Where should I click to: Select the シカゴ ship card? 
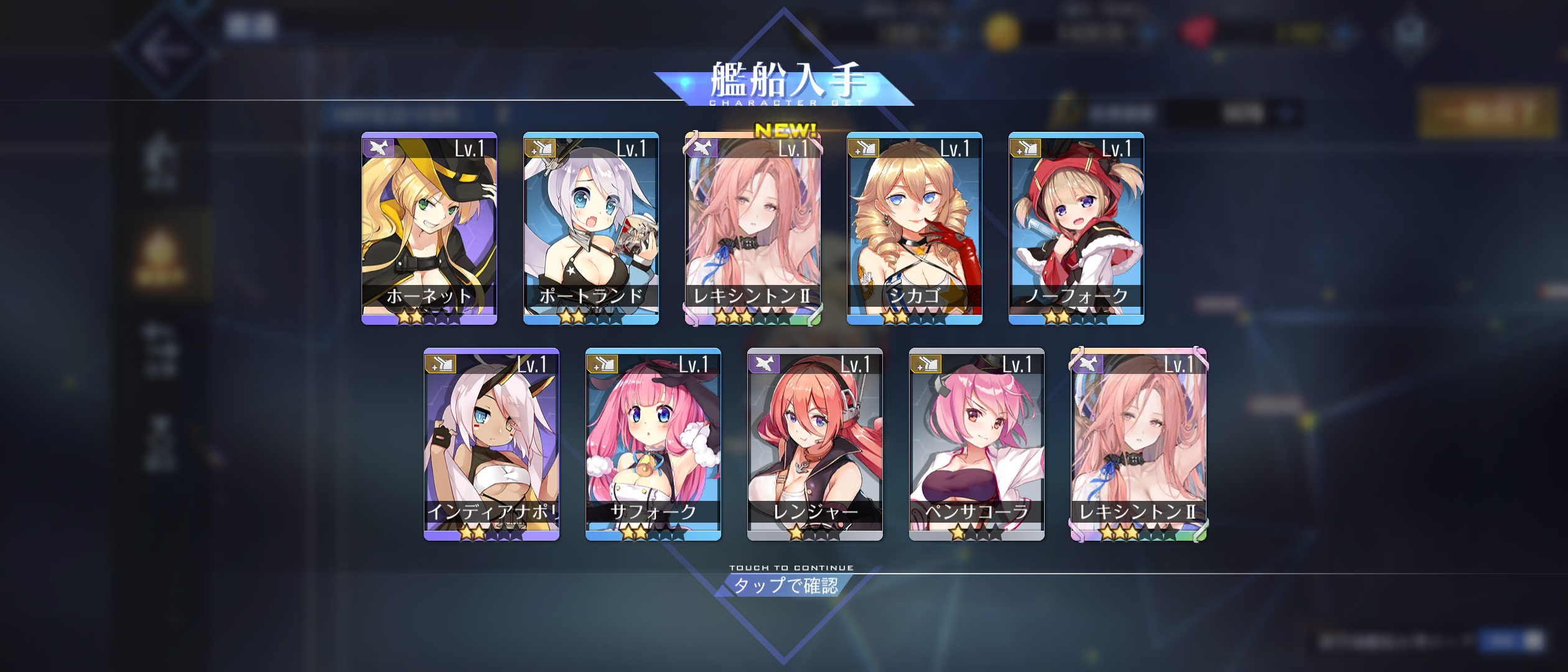click(915, 228)
